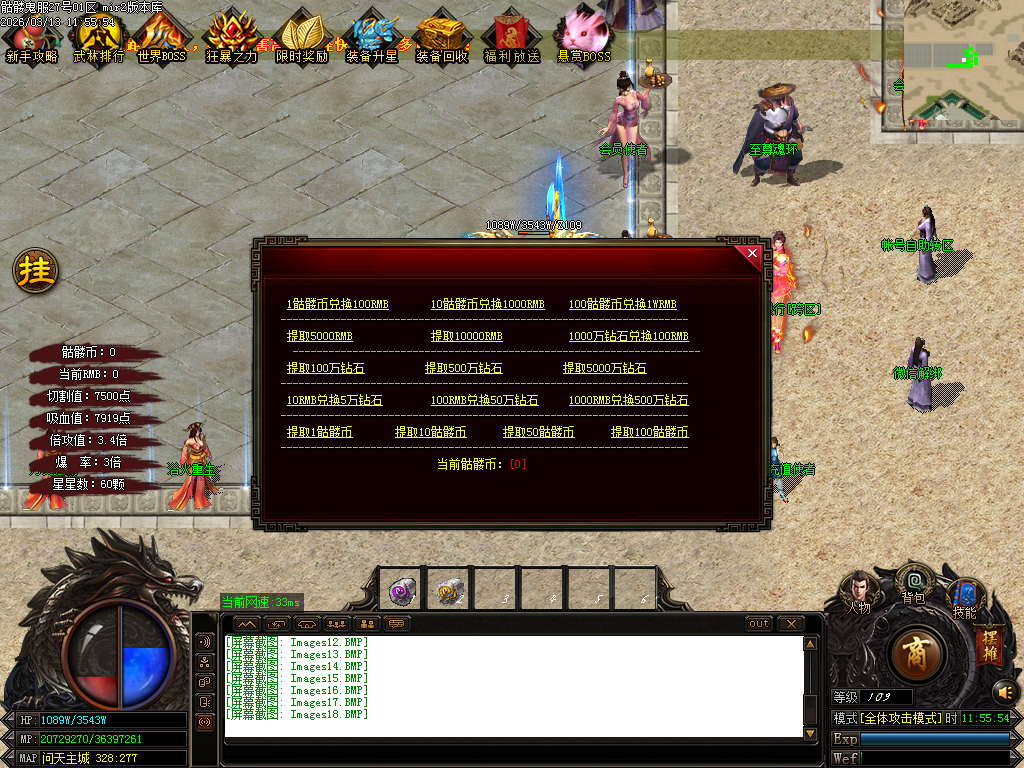Choose 1000RMB兑换500万钻石 option
This screenshot has height=768, width=1024.
[628, 400]
